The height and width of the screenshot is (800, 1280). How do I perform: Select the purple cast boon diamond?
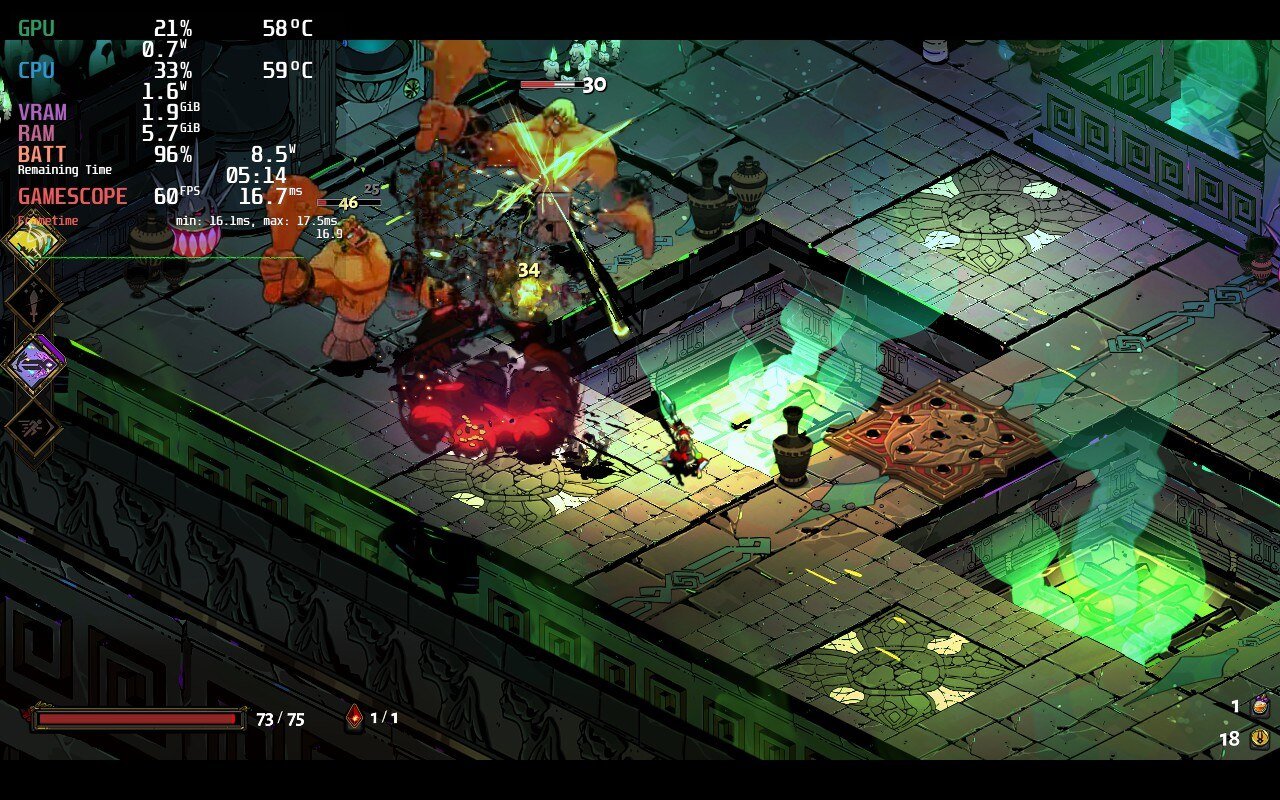(x=33, y=365)
